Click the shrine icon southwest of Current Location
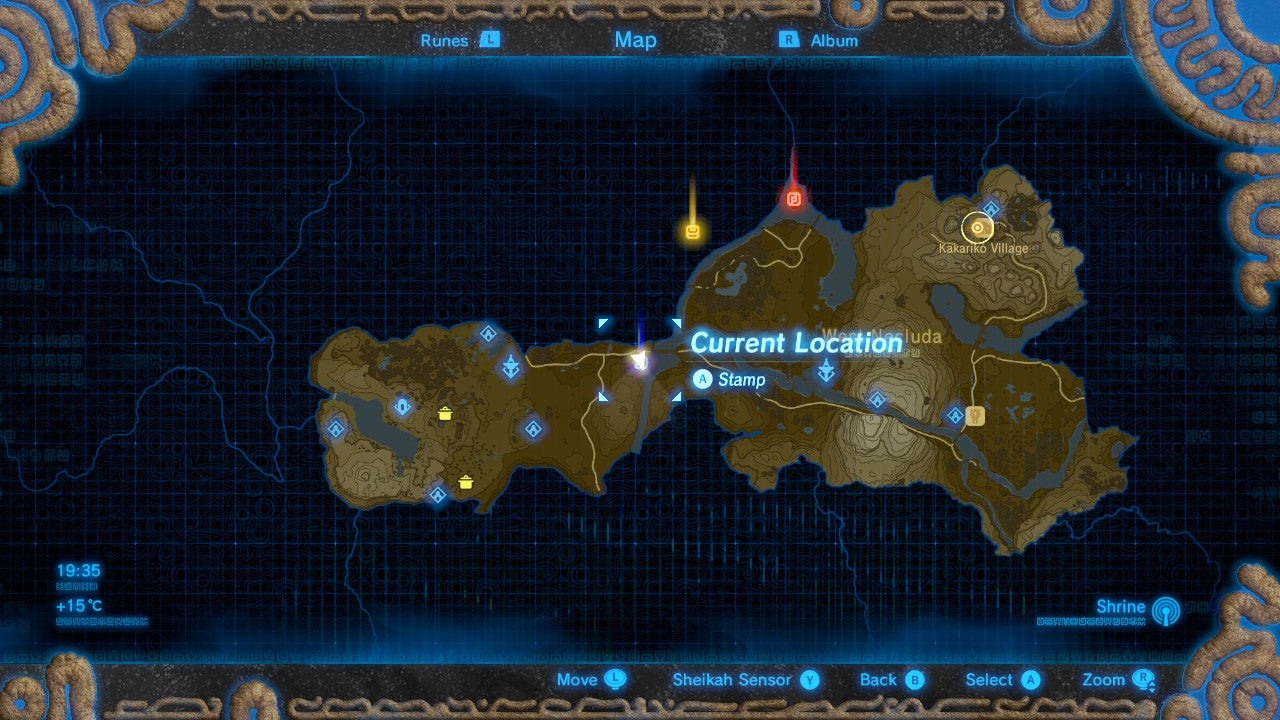This screenshot has height=720, width=1280. click(533, 430)
